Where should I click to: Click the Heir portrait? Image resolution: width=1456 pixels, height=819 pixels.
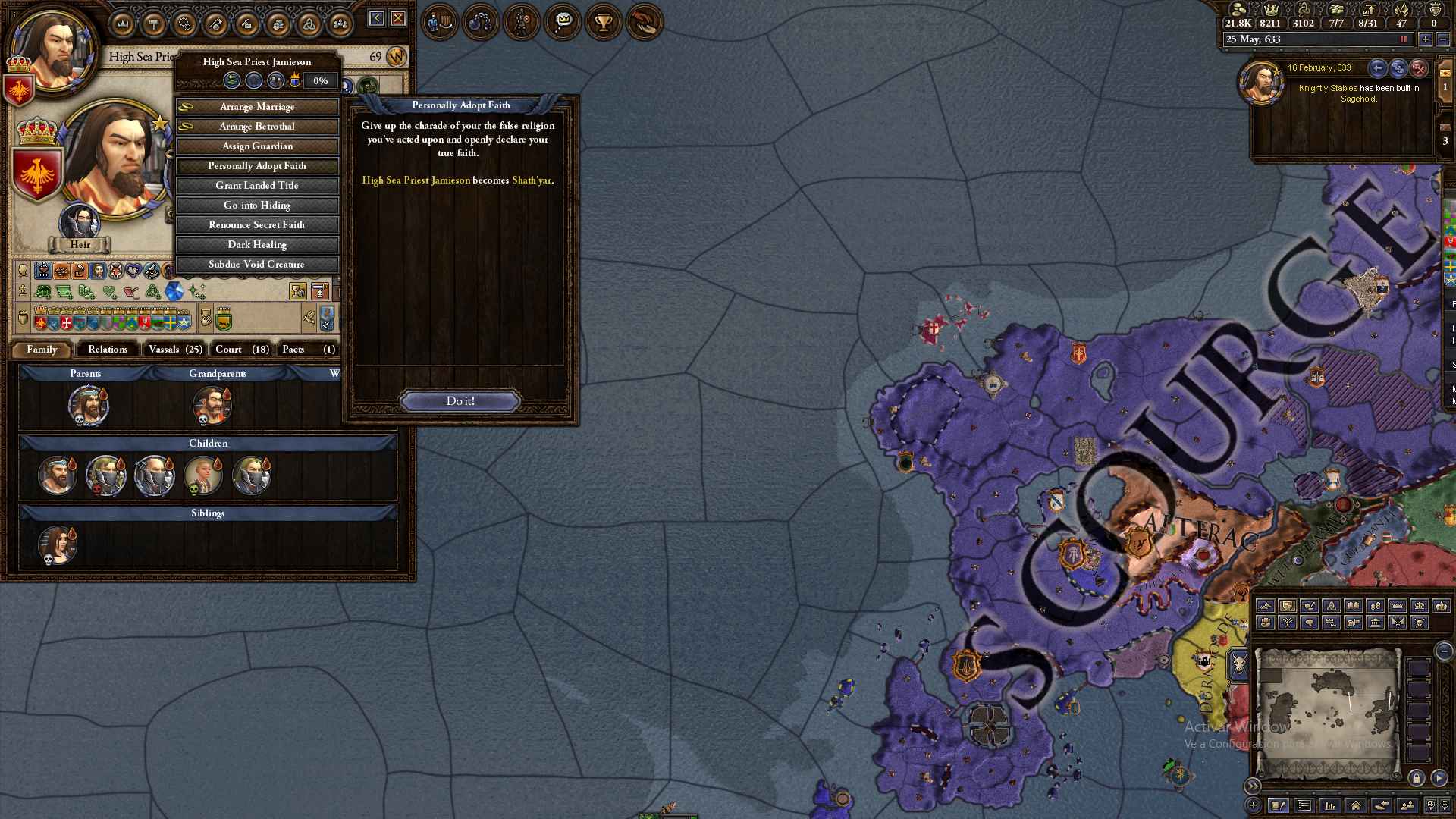(x=80, y=222)
